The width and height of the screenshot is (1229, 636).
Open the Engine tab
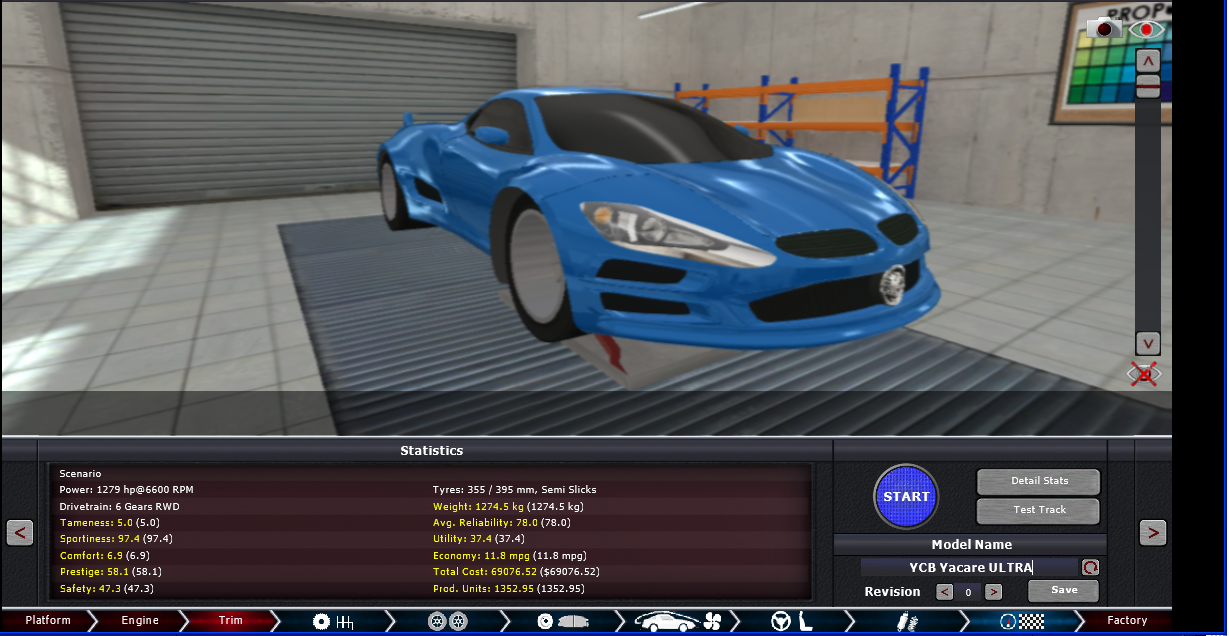[x=140, y=621]
